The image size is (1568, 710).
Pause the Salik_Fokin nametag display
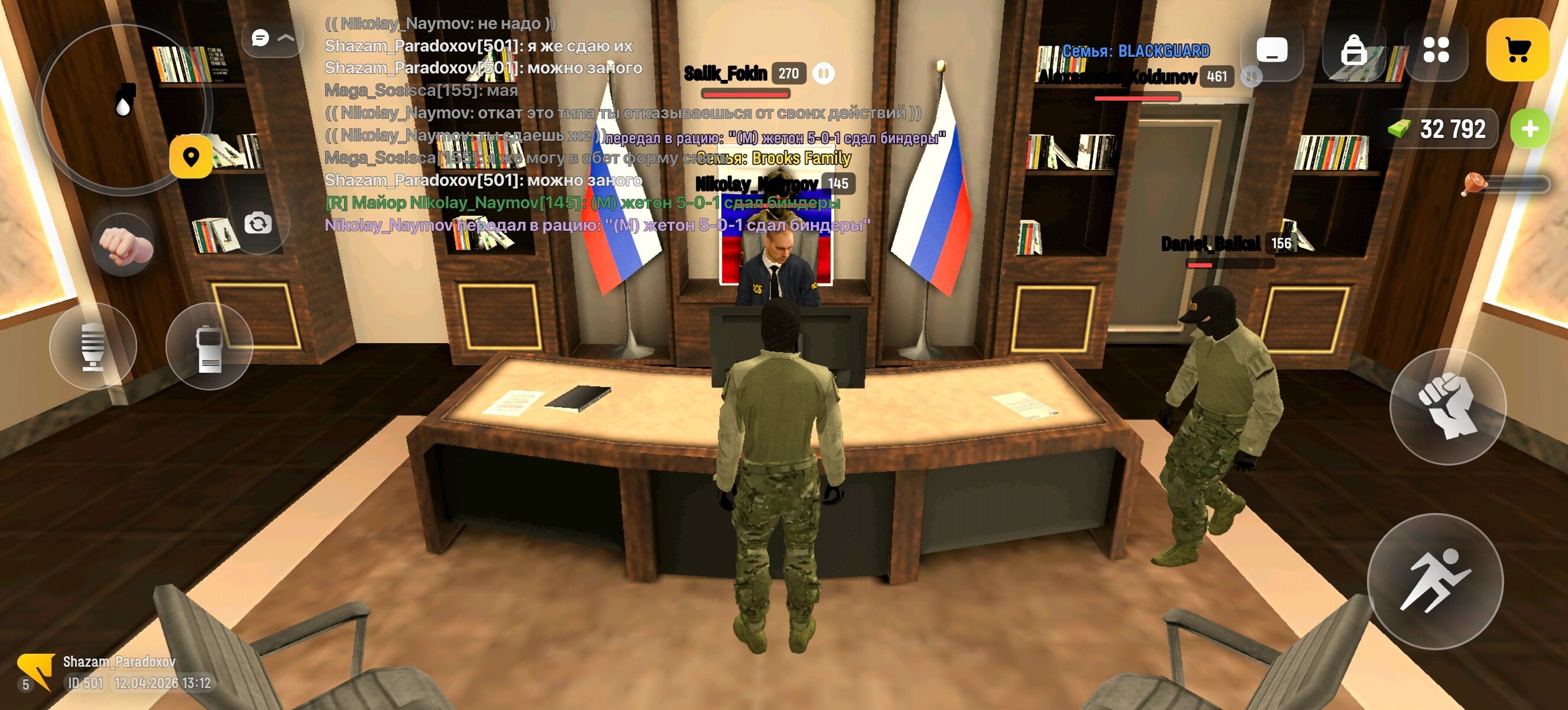tap(823, 73)
